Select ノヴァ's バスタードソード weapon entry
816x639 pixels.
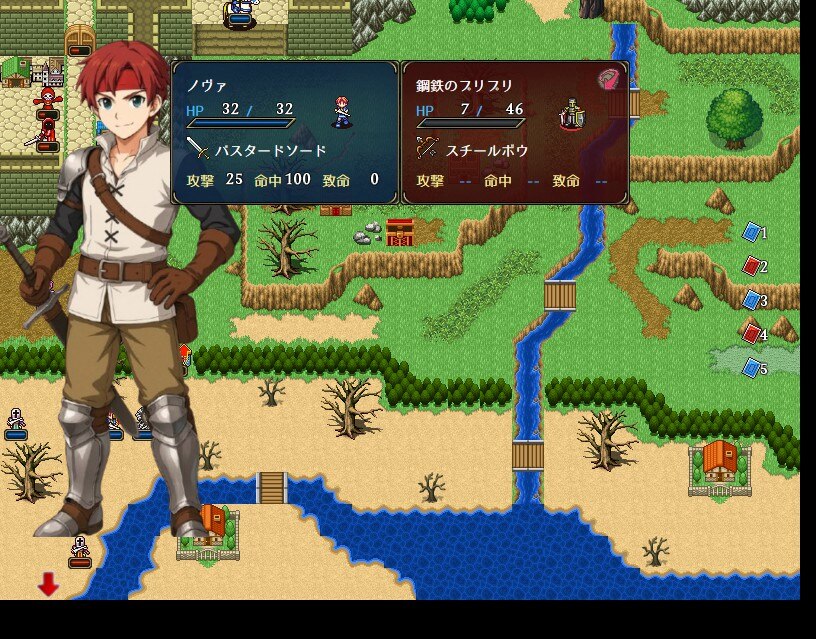(258, 150)
